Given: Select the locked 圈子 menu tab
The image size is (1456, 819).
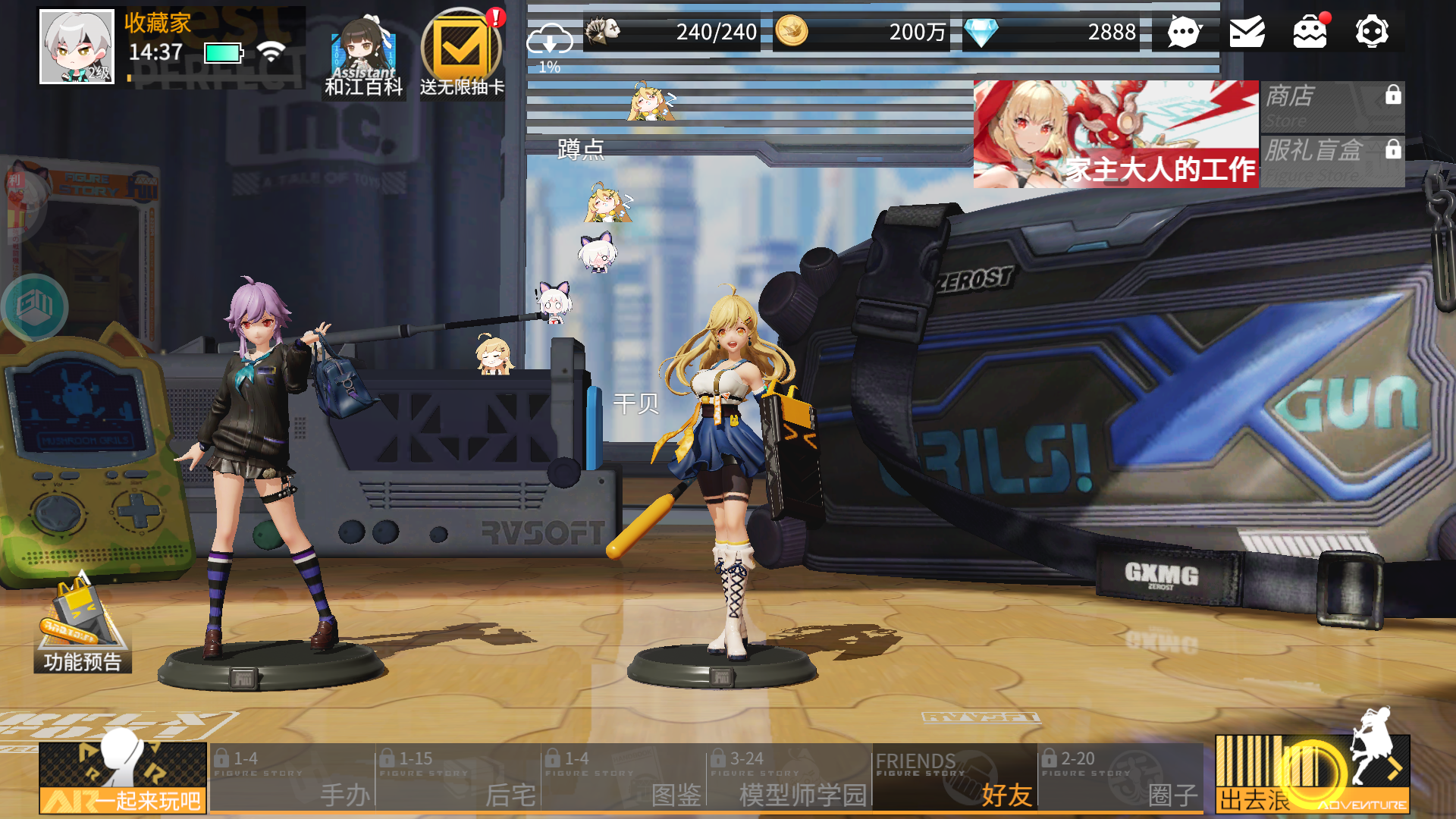Looking at the screenshot, I should coord(1120,777).
